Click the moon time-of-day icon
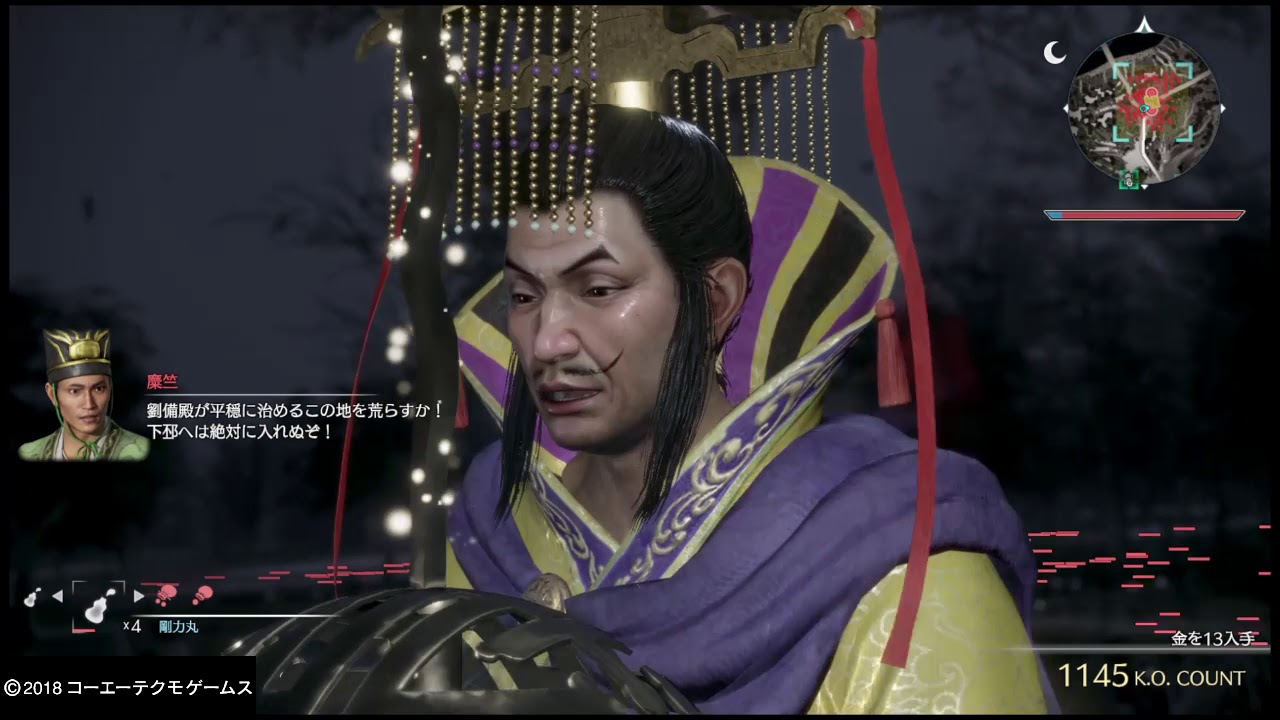This screenshot has height=720, width=1280. [1054, 53]
